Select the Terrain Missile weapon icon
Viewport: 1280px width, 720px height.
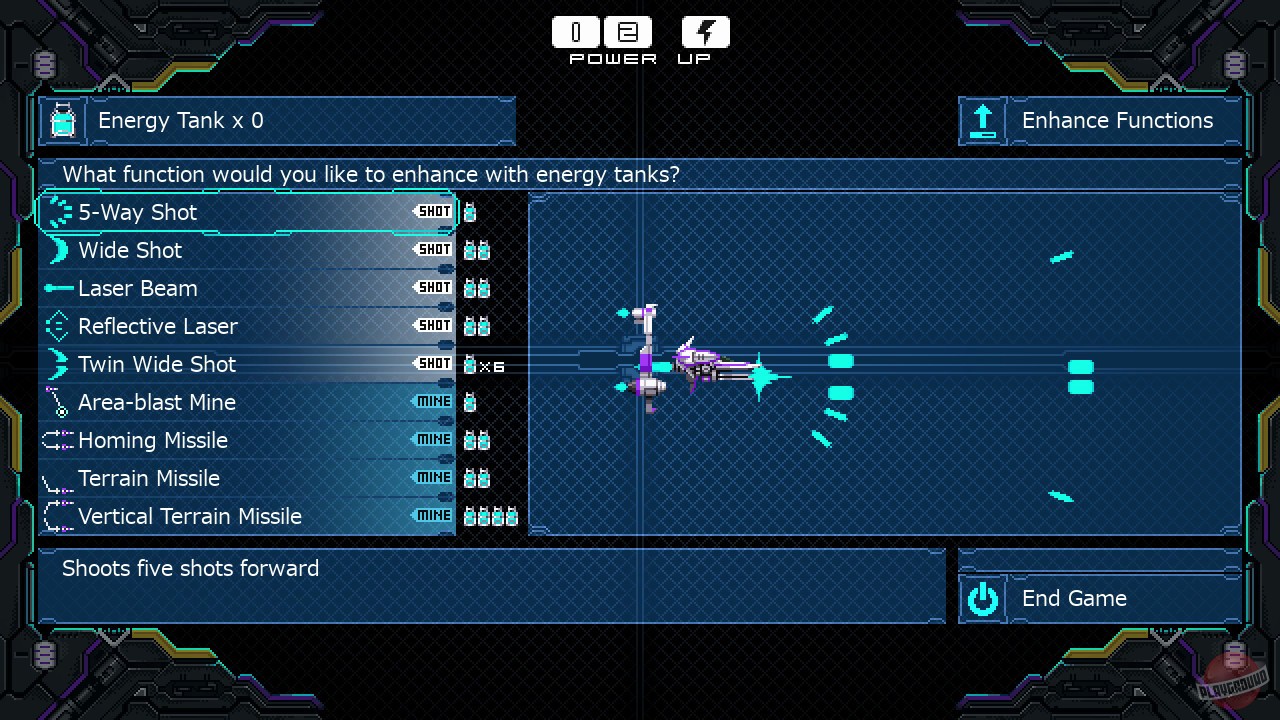tap(58, 478)
